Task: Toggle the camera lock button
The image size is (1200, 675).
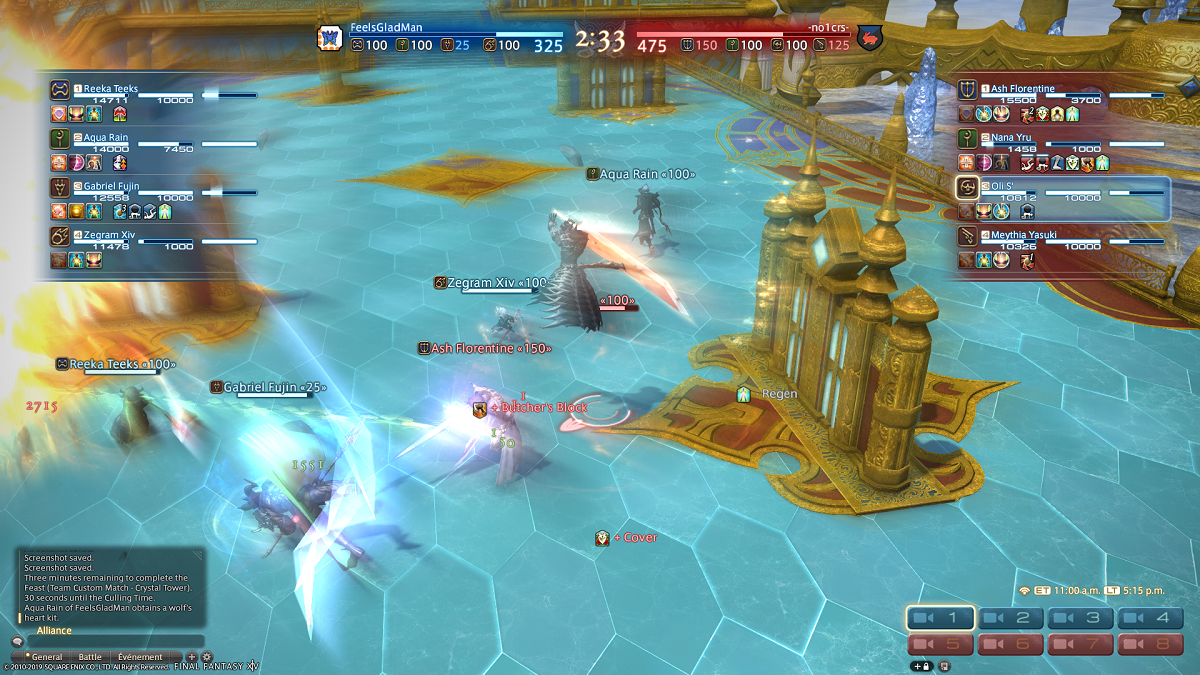Action: pyautogui.click(x=921, y=665)
